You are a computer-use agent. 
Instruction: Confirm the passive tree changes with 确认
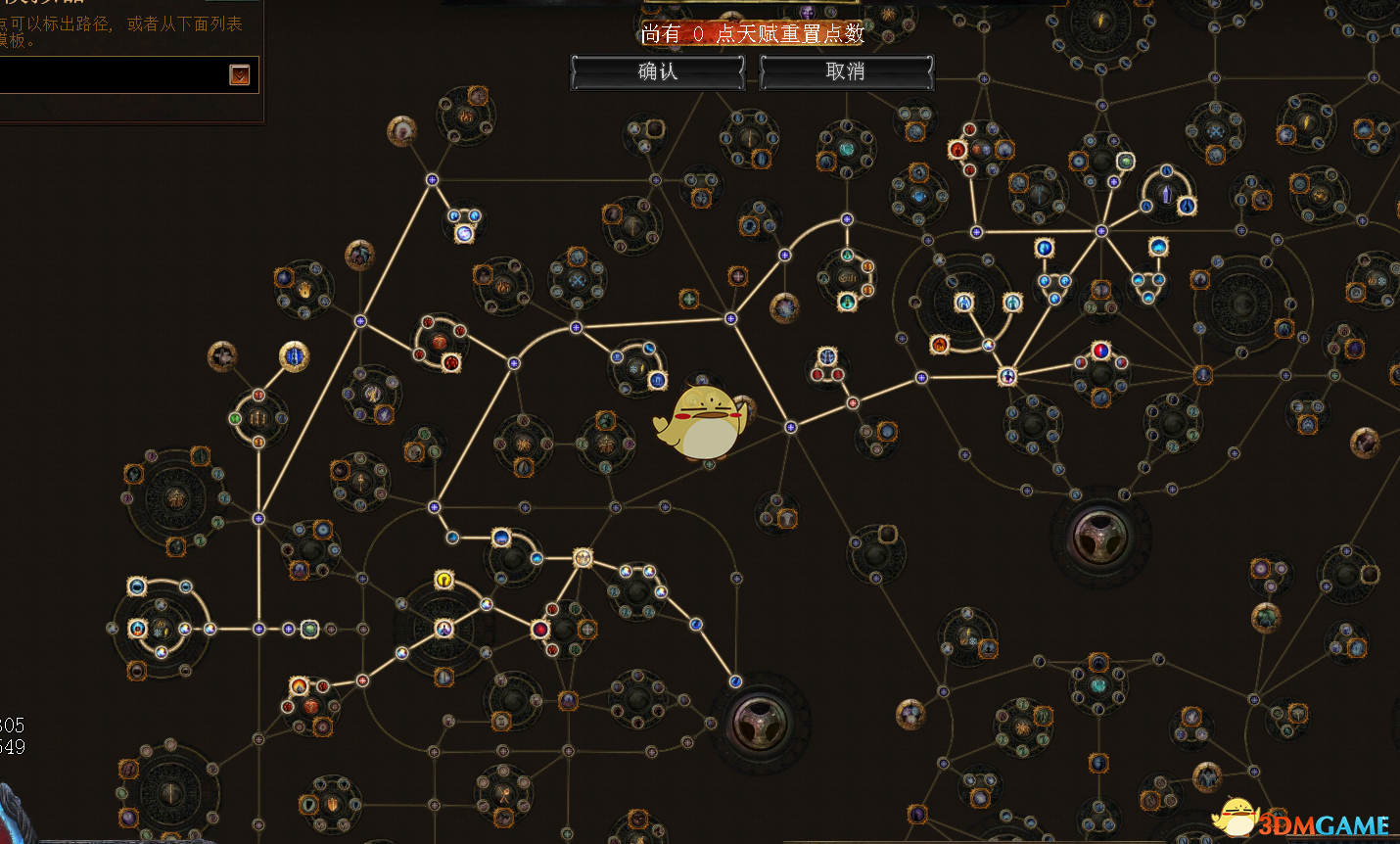click(657, 71)
